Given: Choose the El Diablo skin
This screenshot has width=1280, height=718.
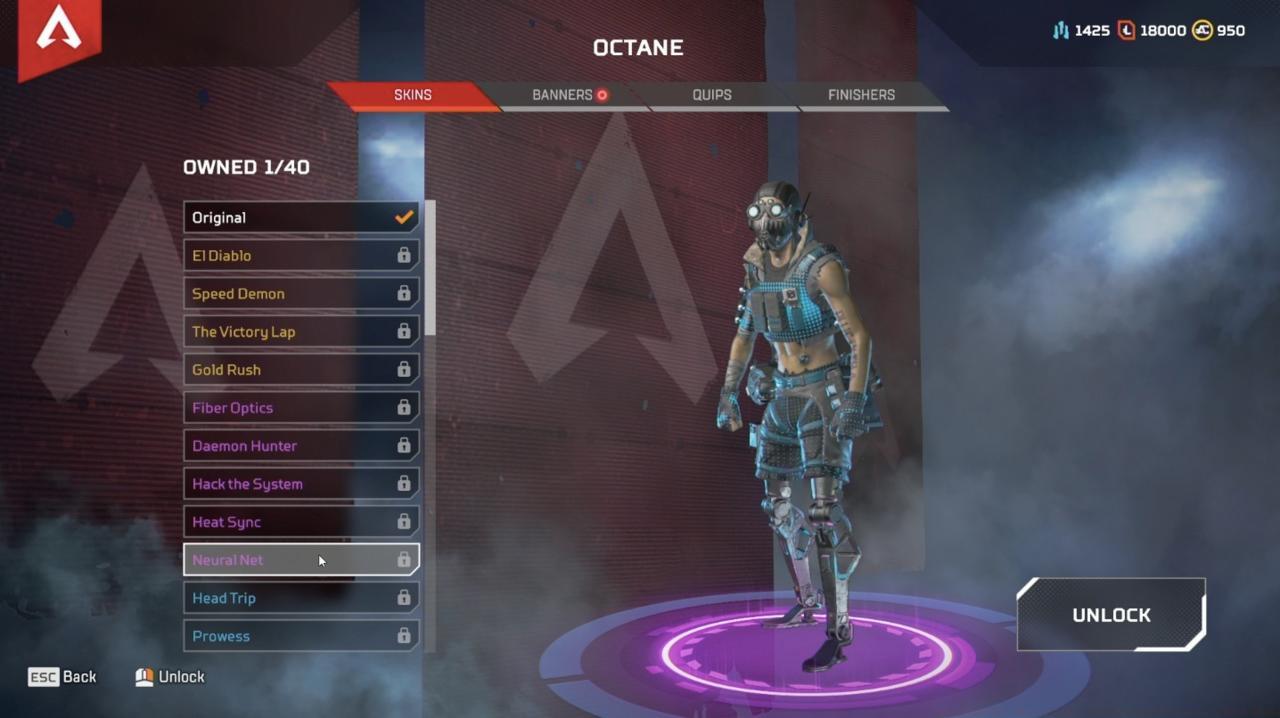Looking at the screenshot, I should pos(300,256).
